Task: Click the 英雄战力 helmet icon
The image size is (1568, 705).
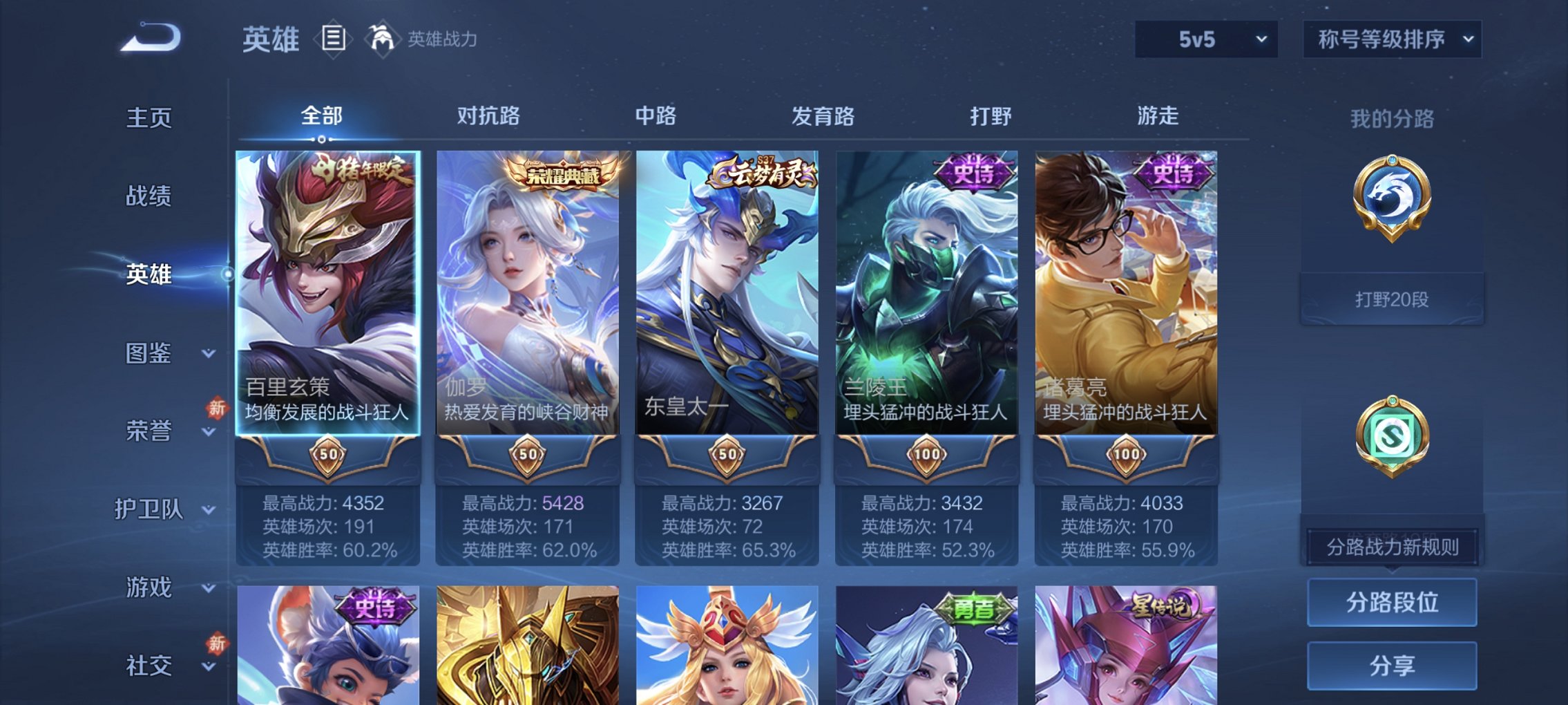Action: (x=381, y=38)
